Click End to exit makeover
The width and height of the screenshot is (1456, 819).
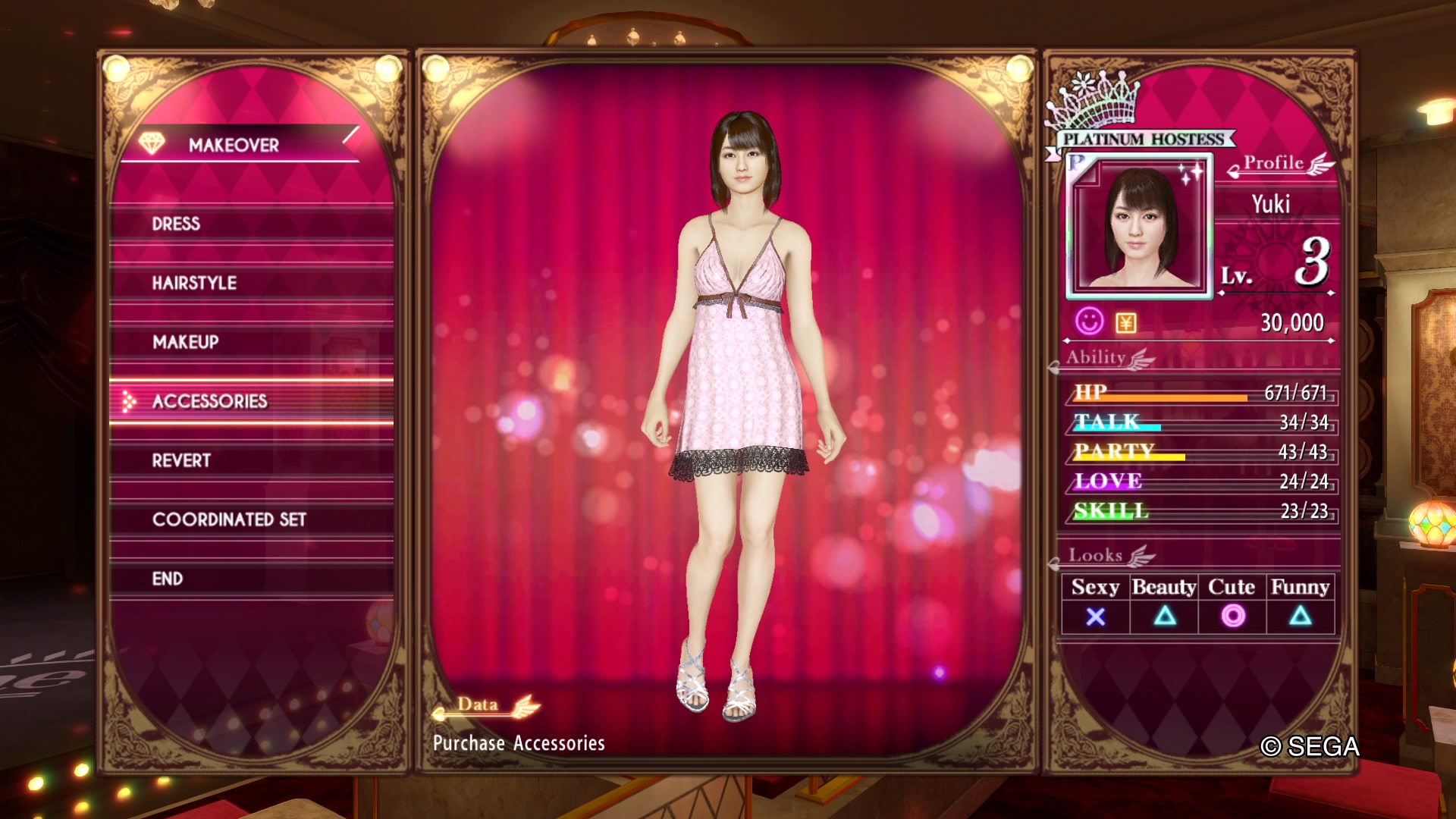coord(168,579)
